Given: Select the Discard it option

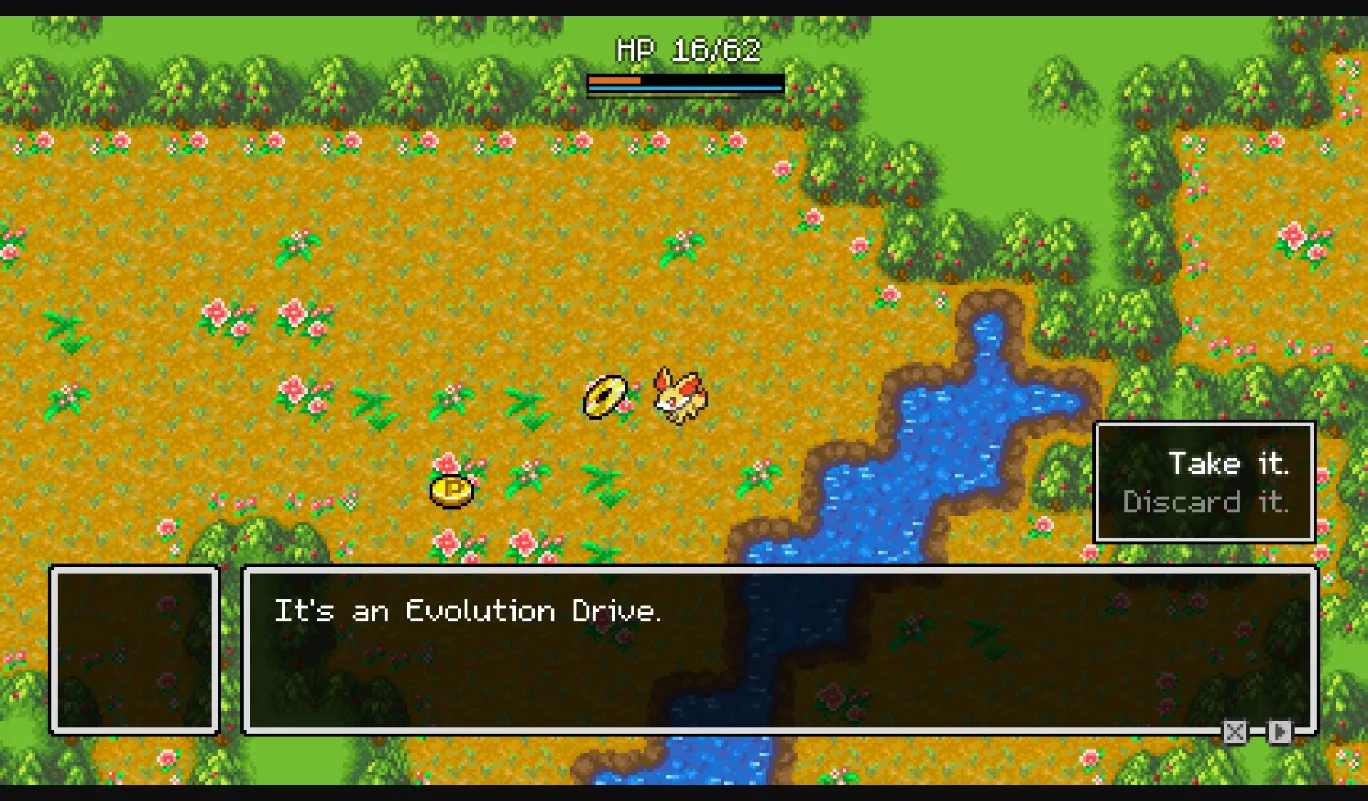Looking at the screenshot, I should [x=1208, y=502].
